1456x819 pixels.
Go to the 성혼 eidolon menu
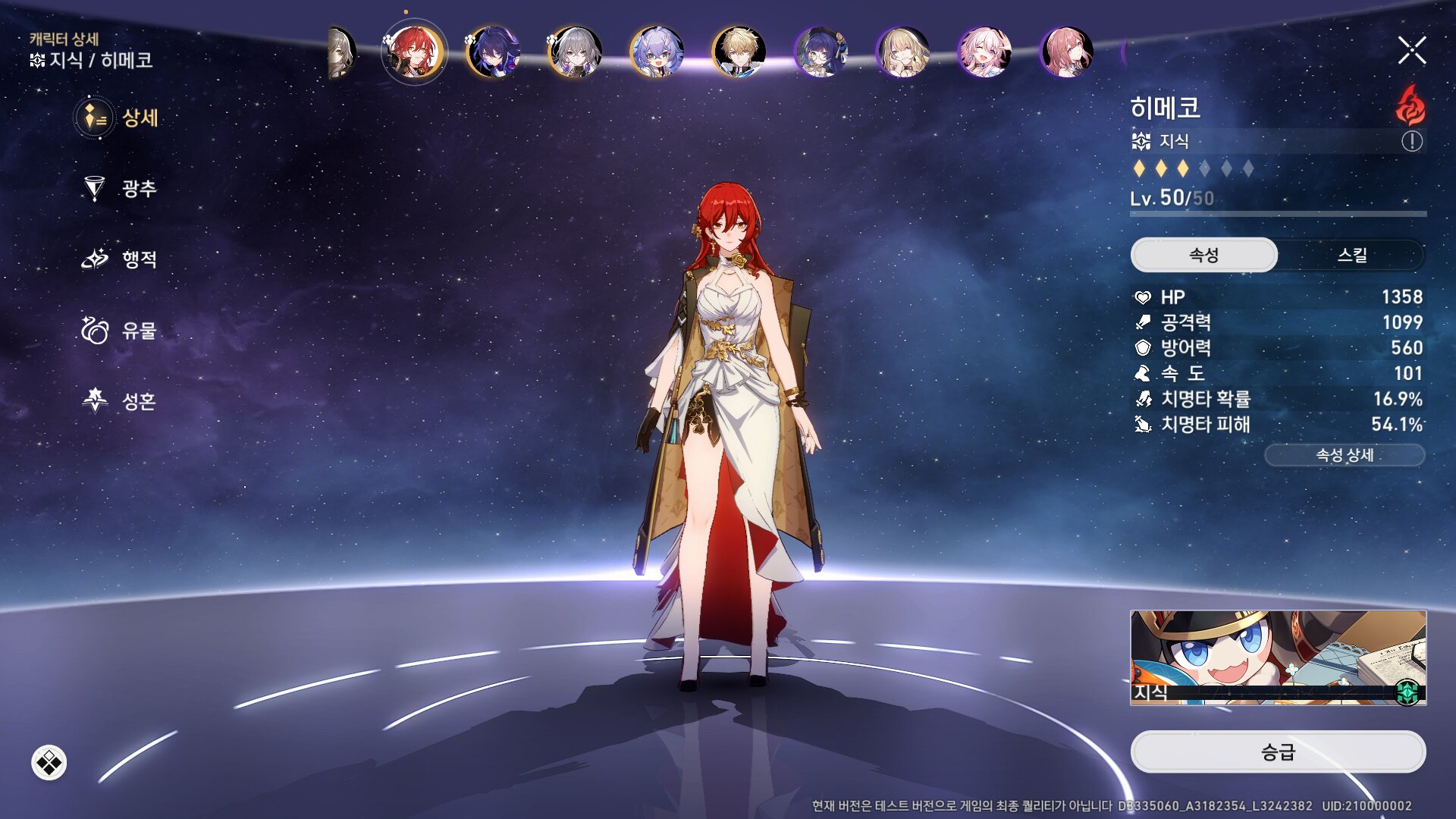tap(120, 400)
